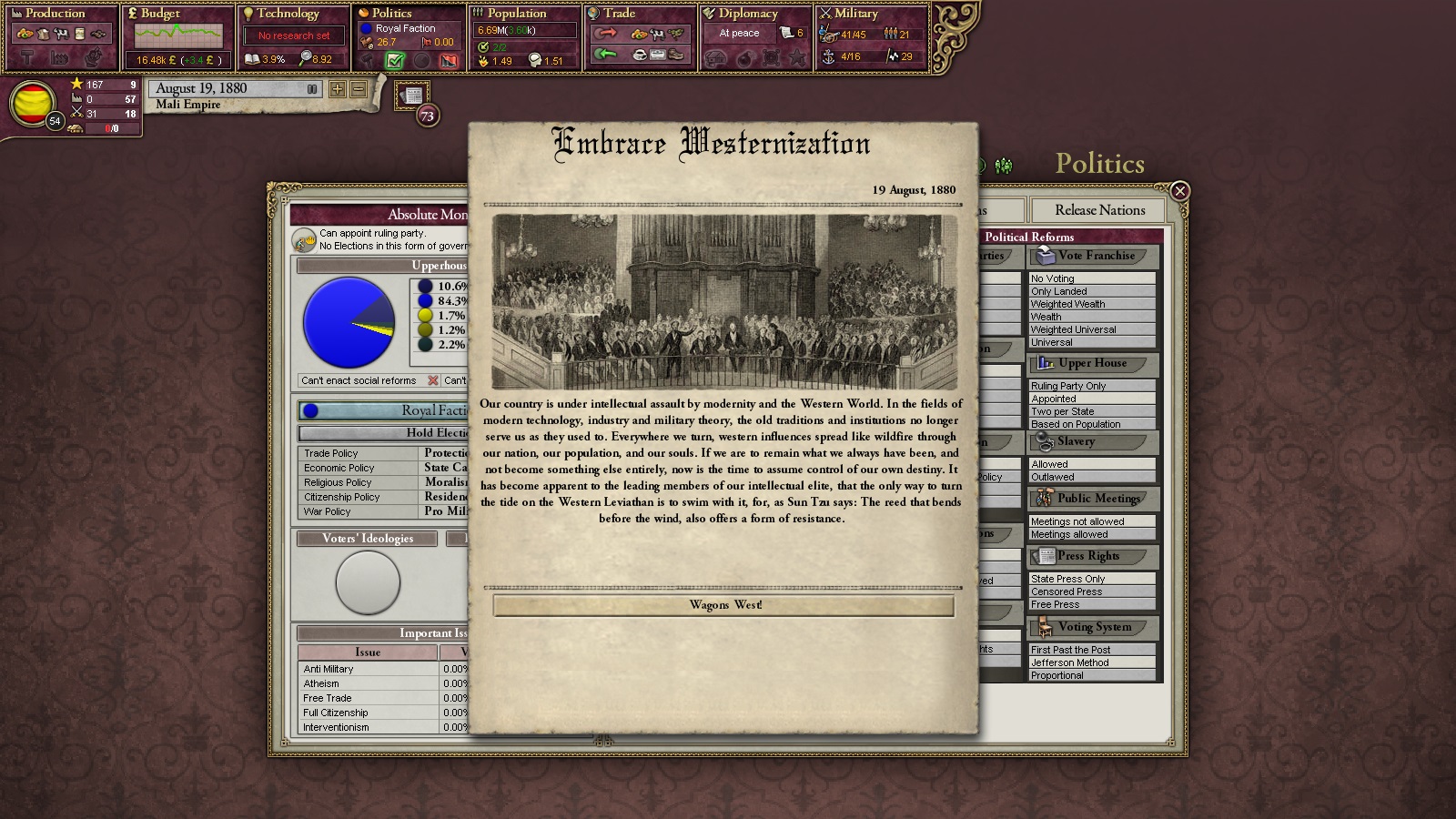This screenshot has height=819, width=1456.
Task: Choose Meetings allowed reform
Action: pos(1091,534)
